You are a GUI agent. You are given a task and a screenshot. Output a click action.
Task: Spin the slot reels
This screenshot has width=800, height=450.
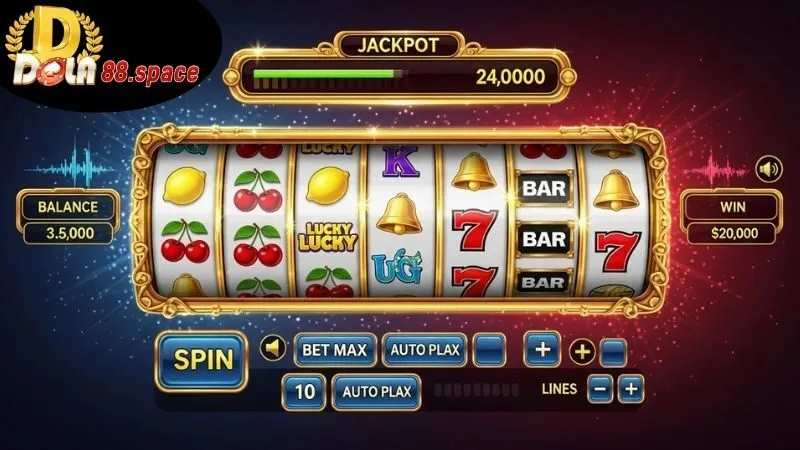click(201, 359)
